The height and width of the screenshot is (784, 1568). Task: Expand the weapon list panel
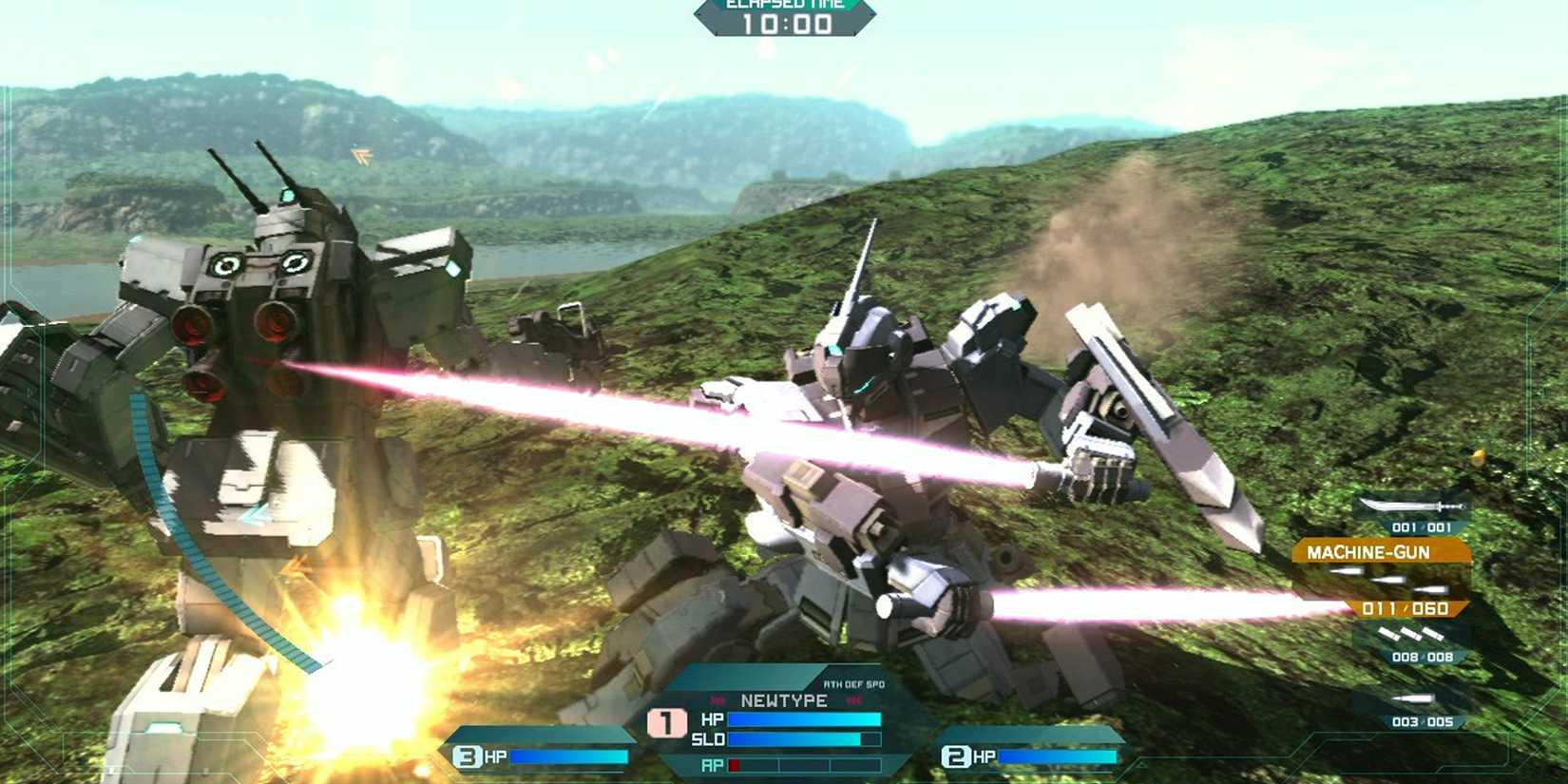(x=1416, y=608)
